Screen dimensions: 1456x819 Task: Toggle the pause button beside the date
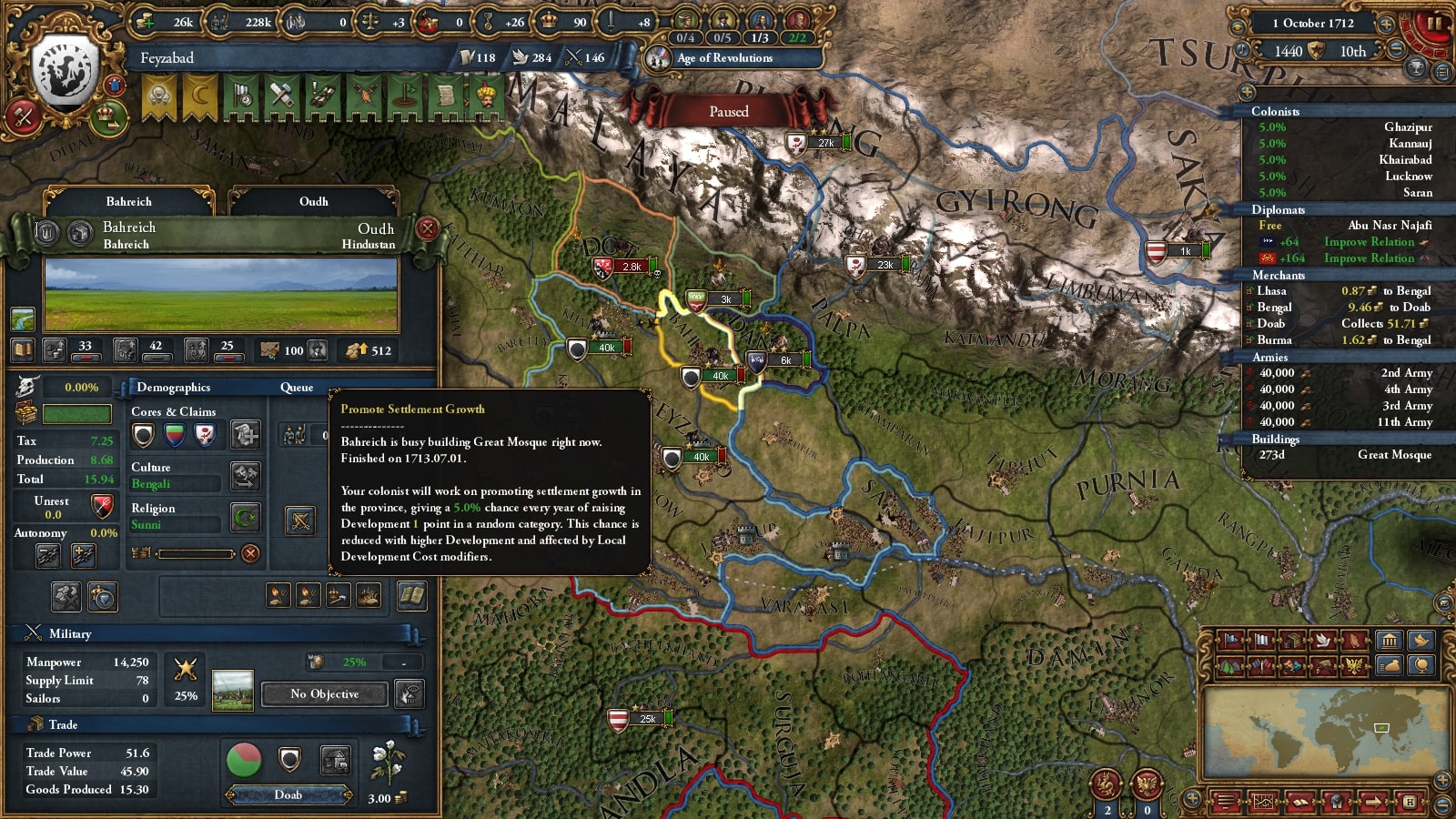click(x=1434, y=24)
